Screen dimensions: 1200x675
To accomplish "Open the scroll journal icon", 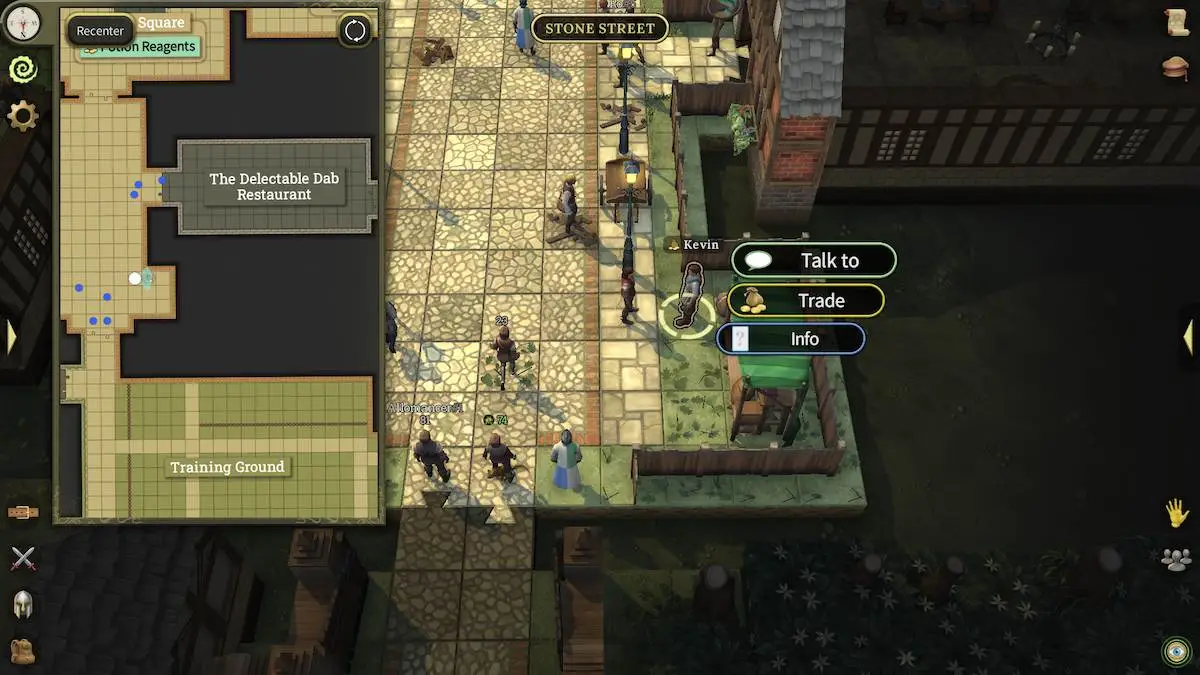I will (x=1176, y=22).
